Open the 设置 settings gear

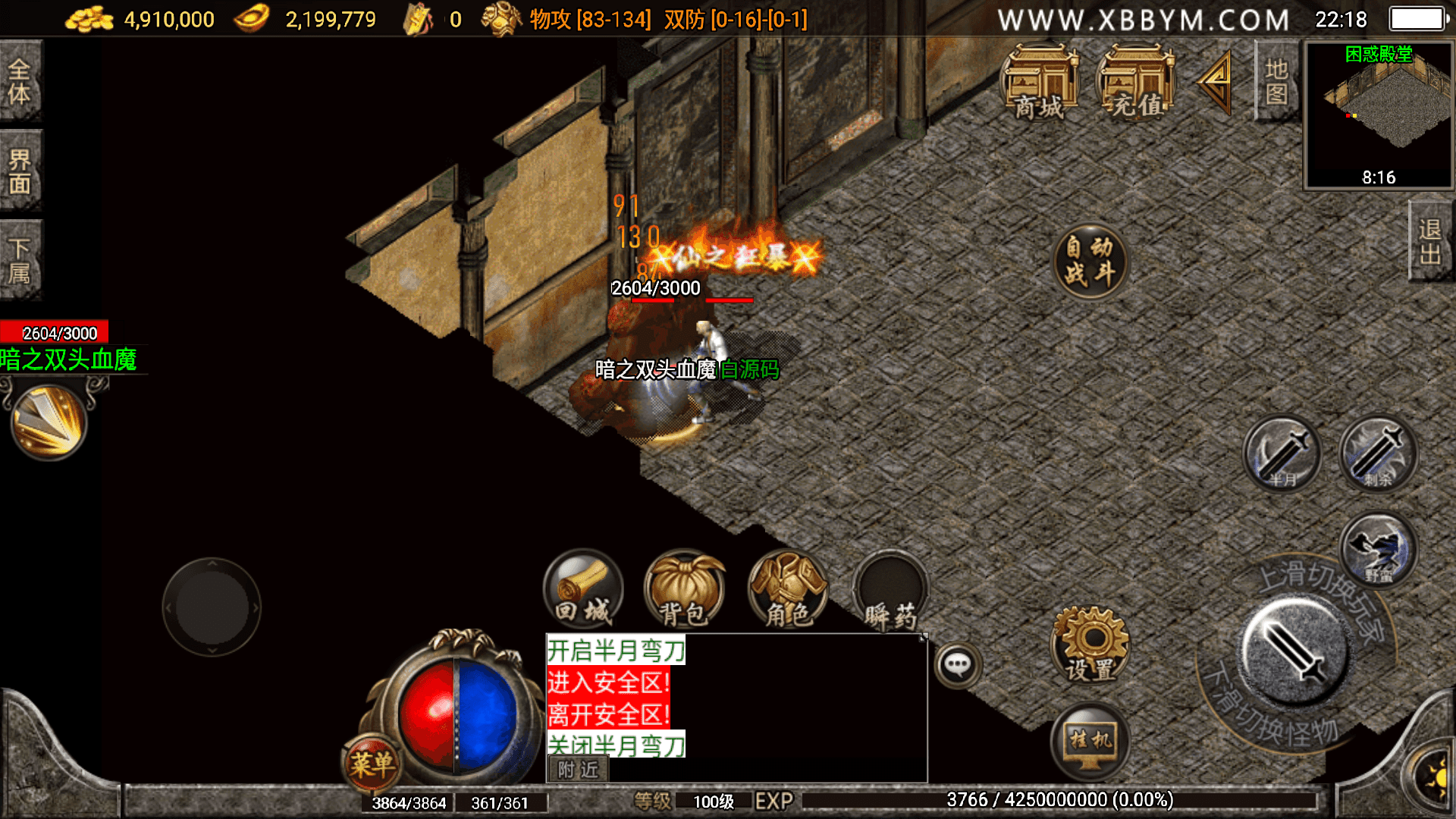[x=1090, y=645]
